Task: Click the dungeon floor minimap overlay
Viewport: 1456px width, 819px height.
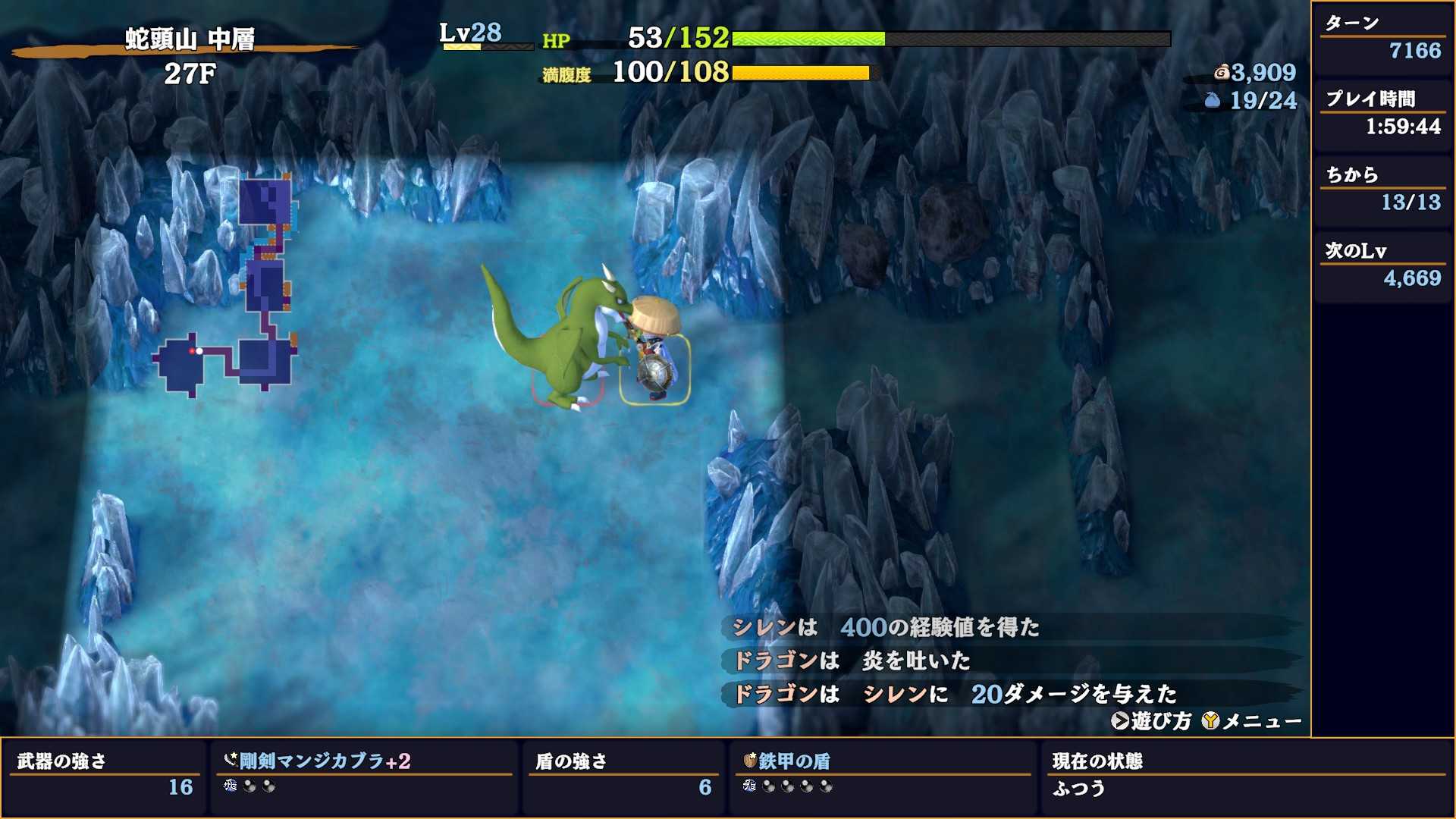Action: click(x=227, y=288)
